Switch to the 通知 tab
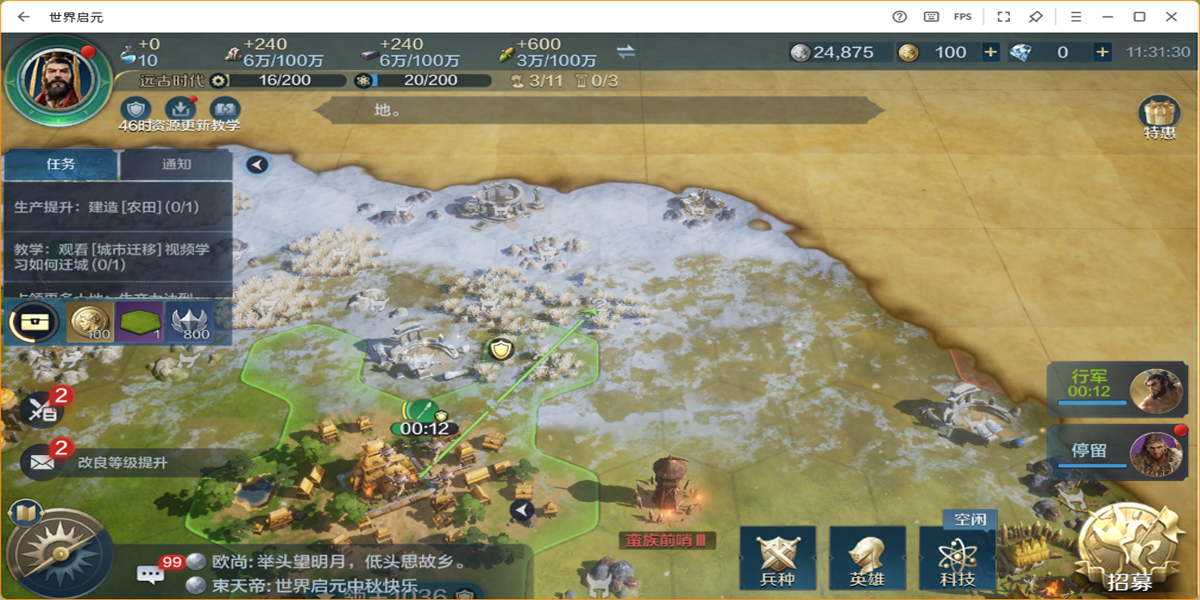The width and height of the screenshot is (1200, 600). point(176,164)
